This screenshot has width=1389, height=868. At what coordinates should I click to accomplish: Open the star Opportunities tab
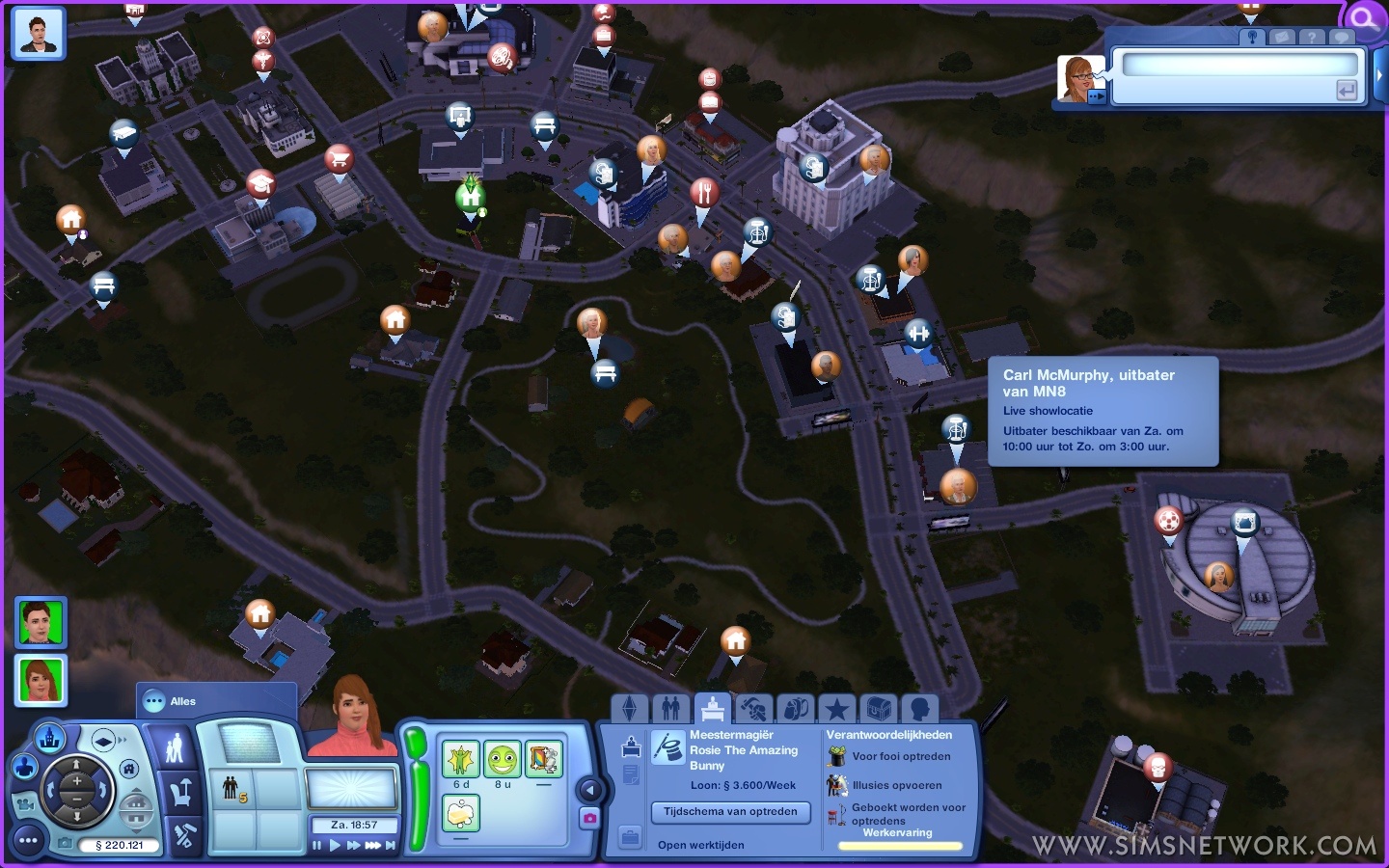[x=836, y=709]
